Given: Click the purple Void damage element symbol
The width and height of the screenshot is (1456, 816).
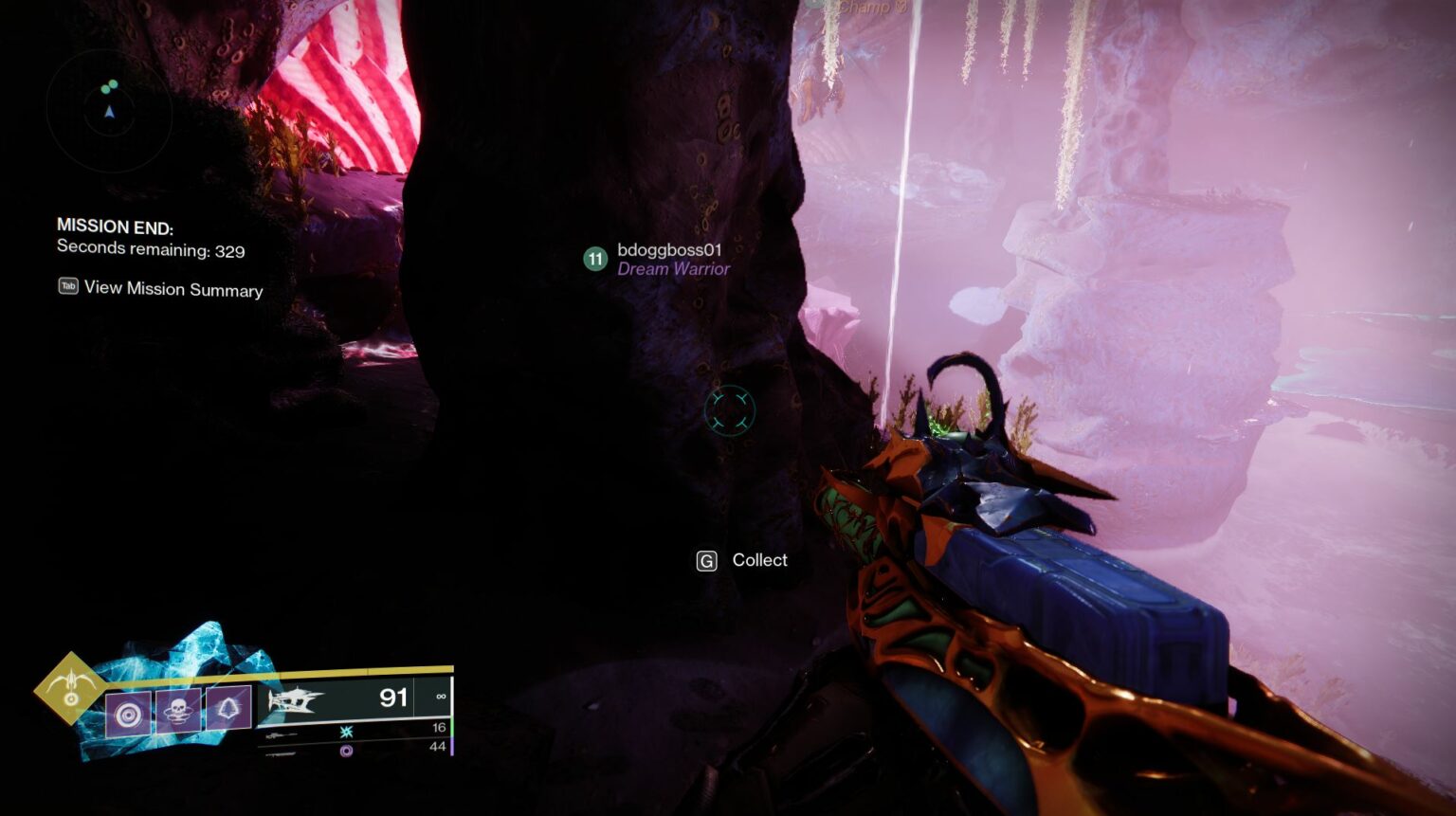Looking at the screenshot, I should click(348, 749).
